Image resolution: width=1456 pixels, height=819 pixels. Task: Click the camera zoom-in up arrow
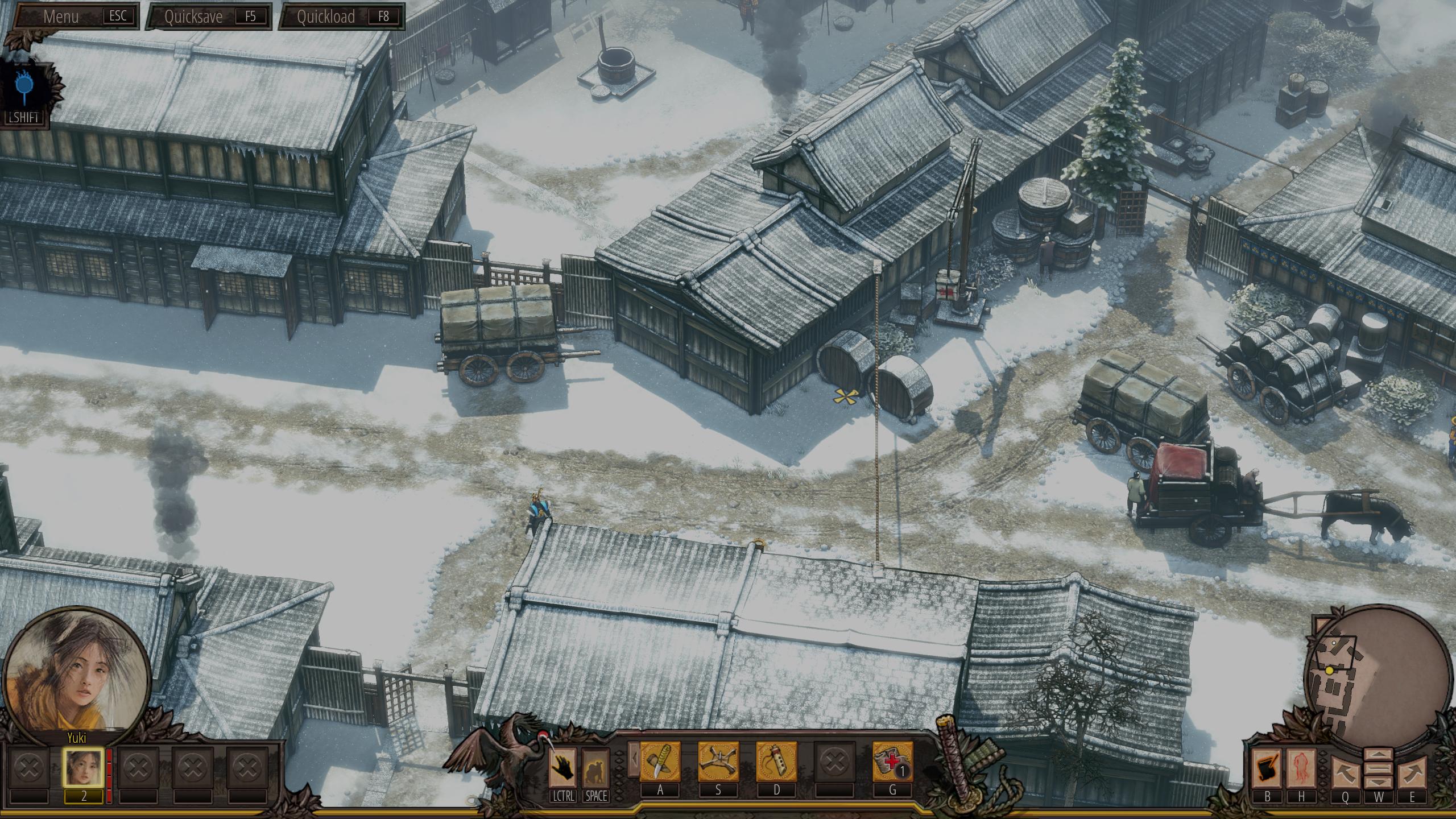click(1379, 756)
